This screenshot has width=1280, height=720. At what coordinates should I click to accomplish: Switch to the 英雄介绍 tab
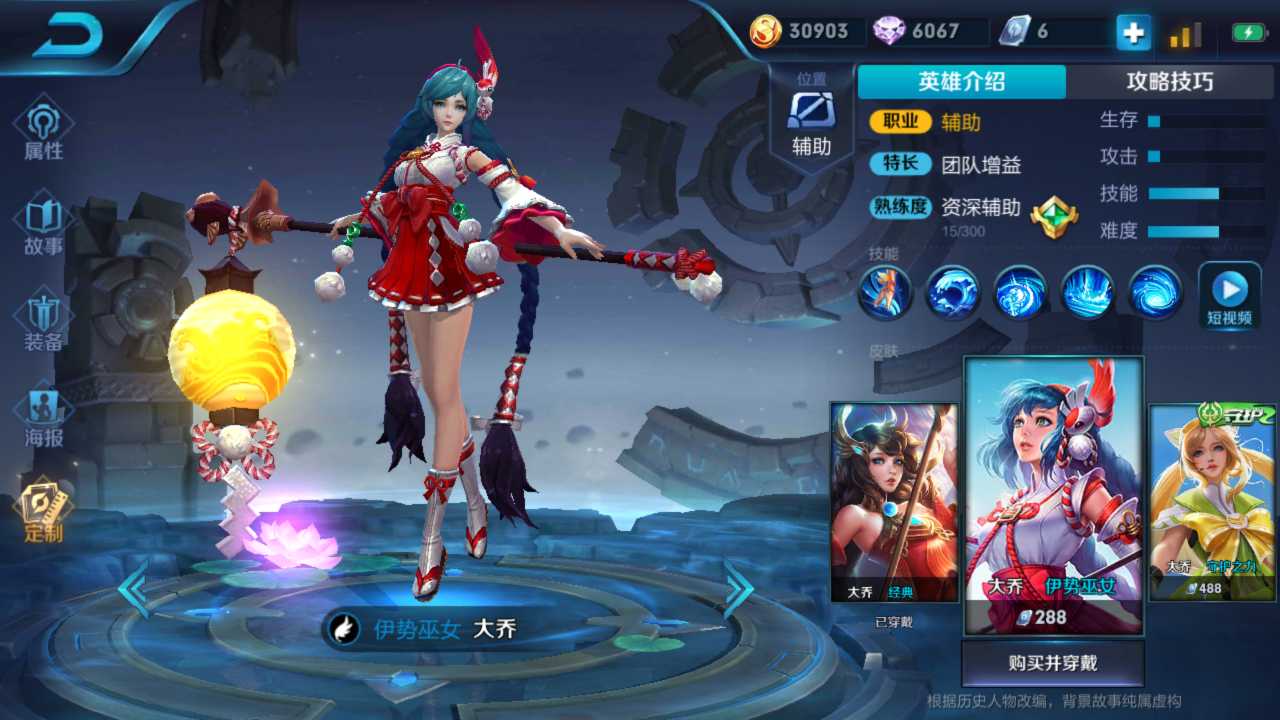click(961, 82)
